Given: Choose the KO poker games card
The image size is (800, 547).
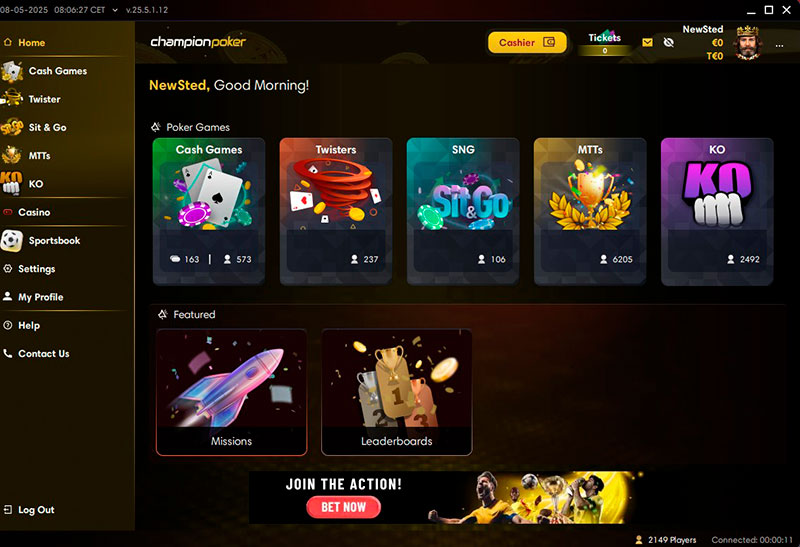Looking at the screenshot, I should pyautogui.click(x=716, y=211).
